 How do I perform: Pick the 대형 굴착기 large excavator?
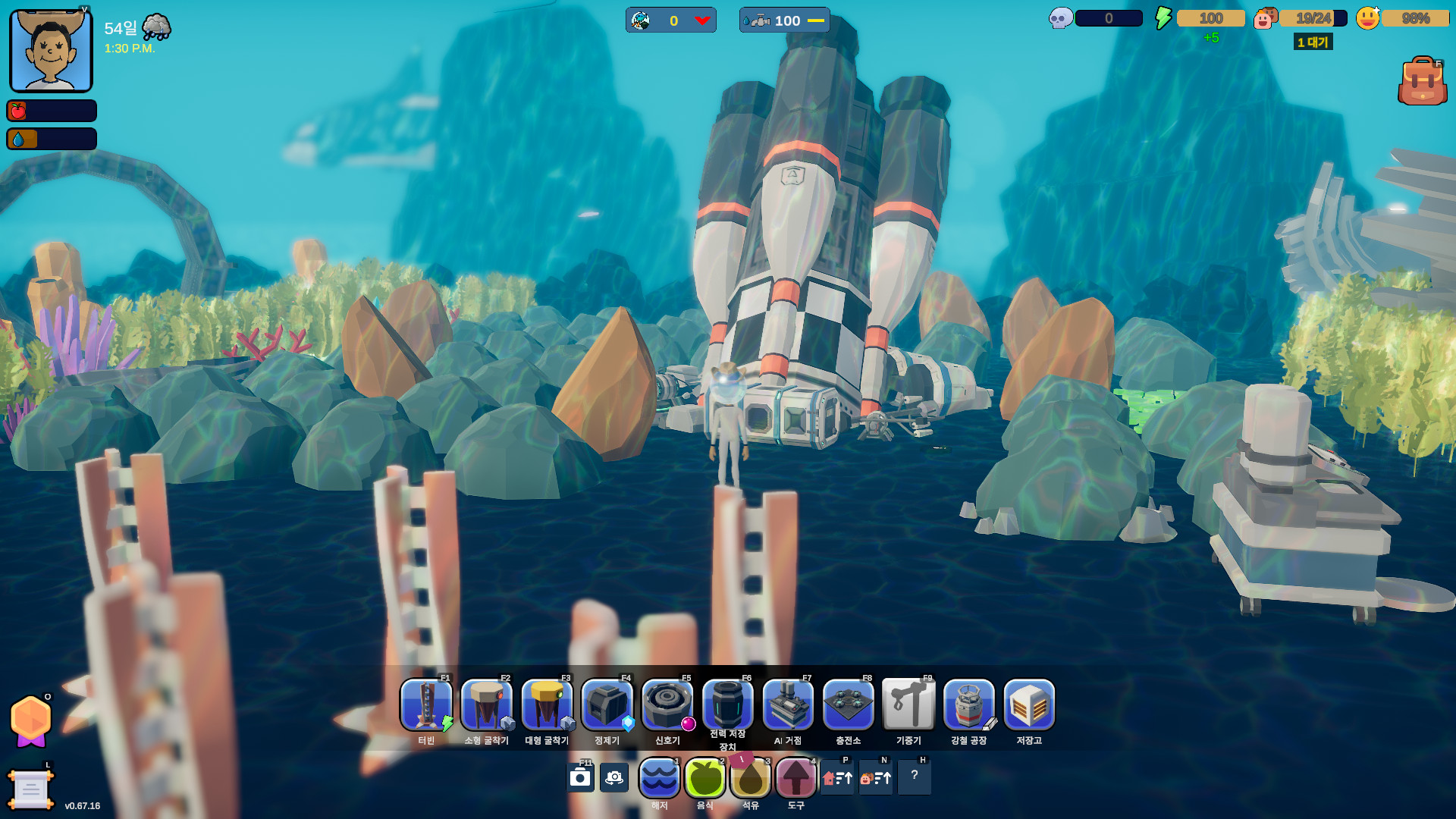click(547, 704)
